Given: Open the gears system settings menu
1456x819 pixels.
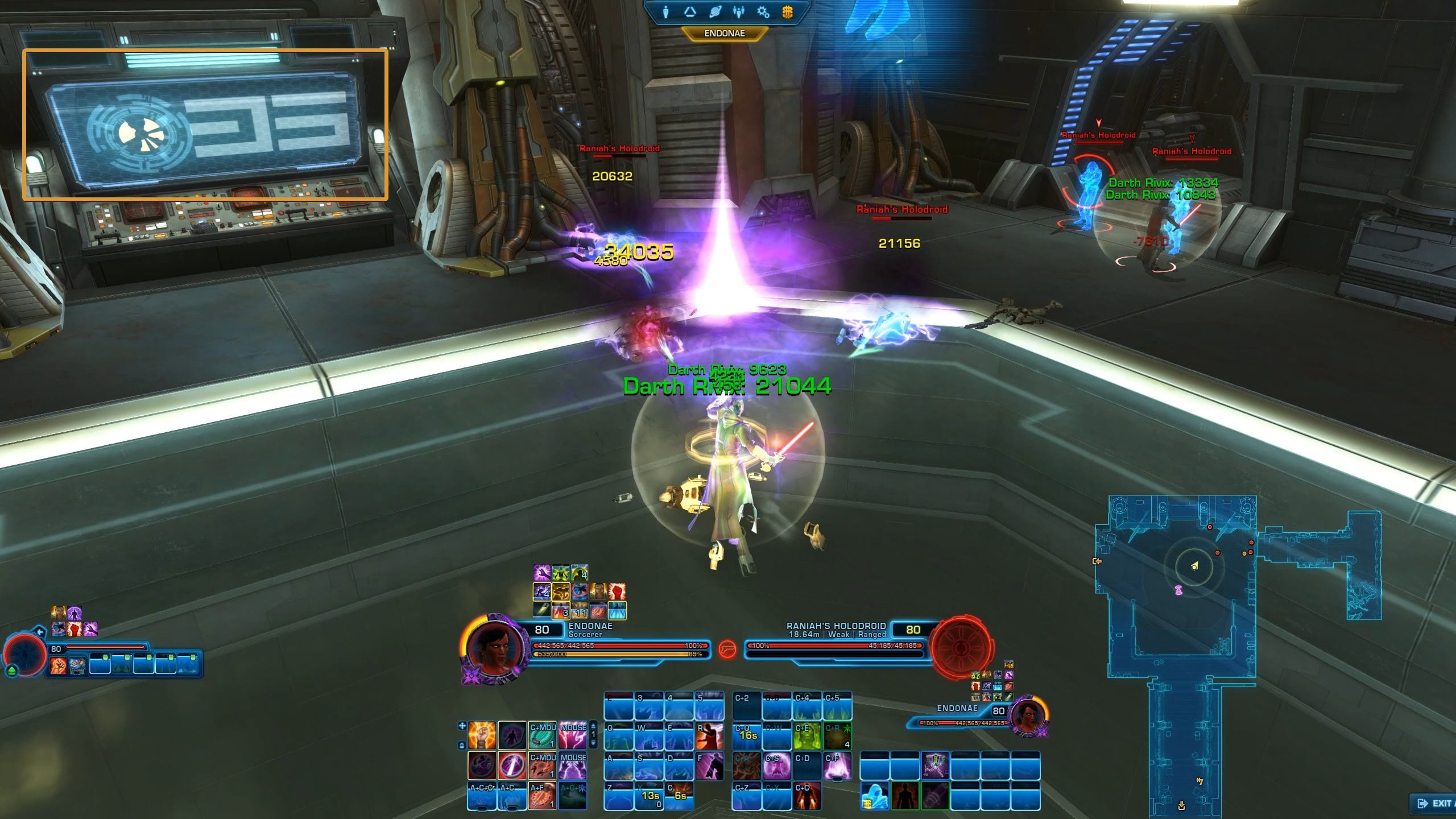Looking at the screenshot, I should 763,12.
